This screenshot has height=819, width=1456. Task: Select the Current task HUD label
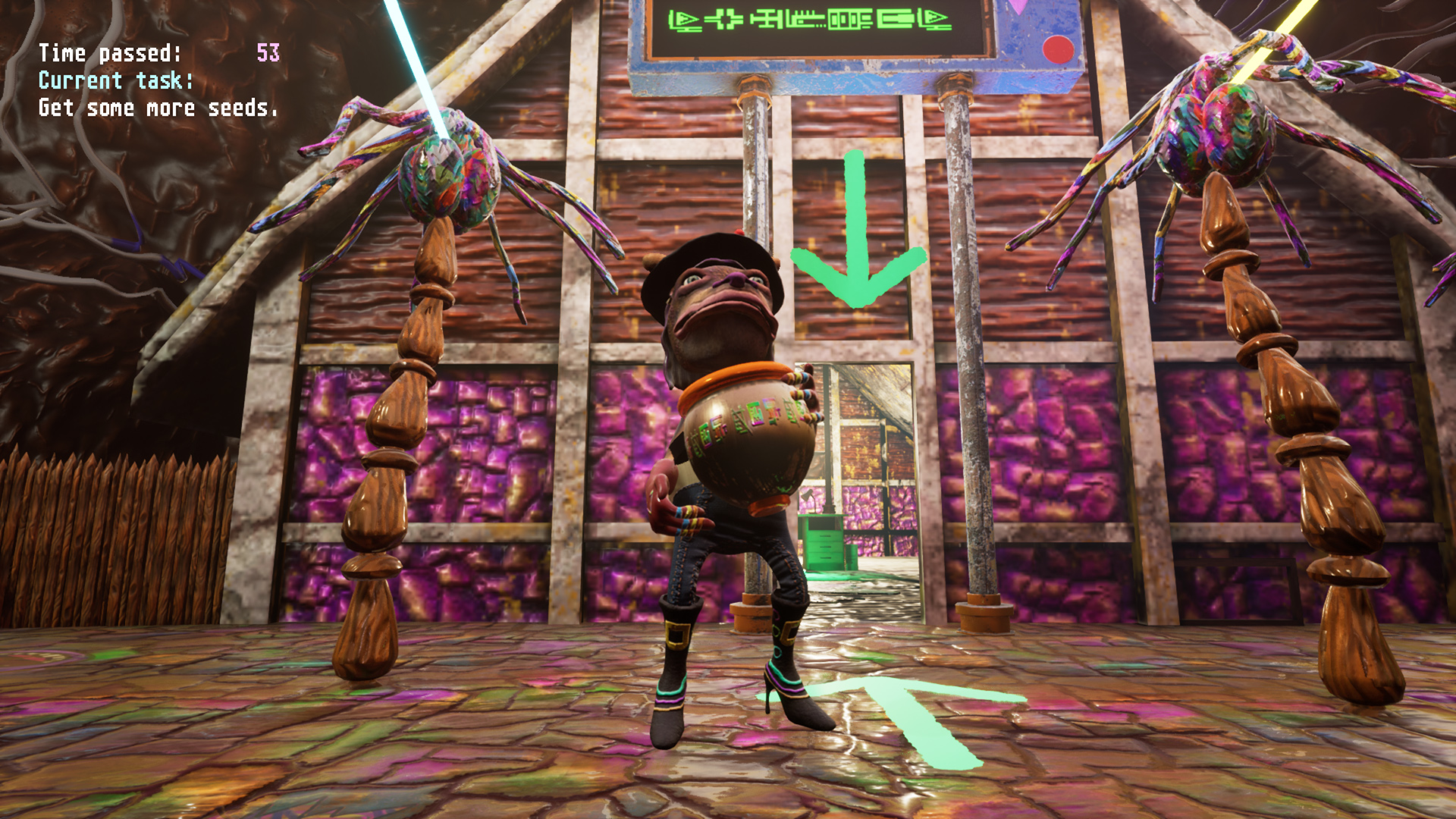pyautogui.click(x=114, y=81)
